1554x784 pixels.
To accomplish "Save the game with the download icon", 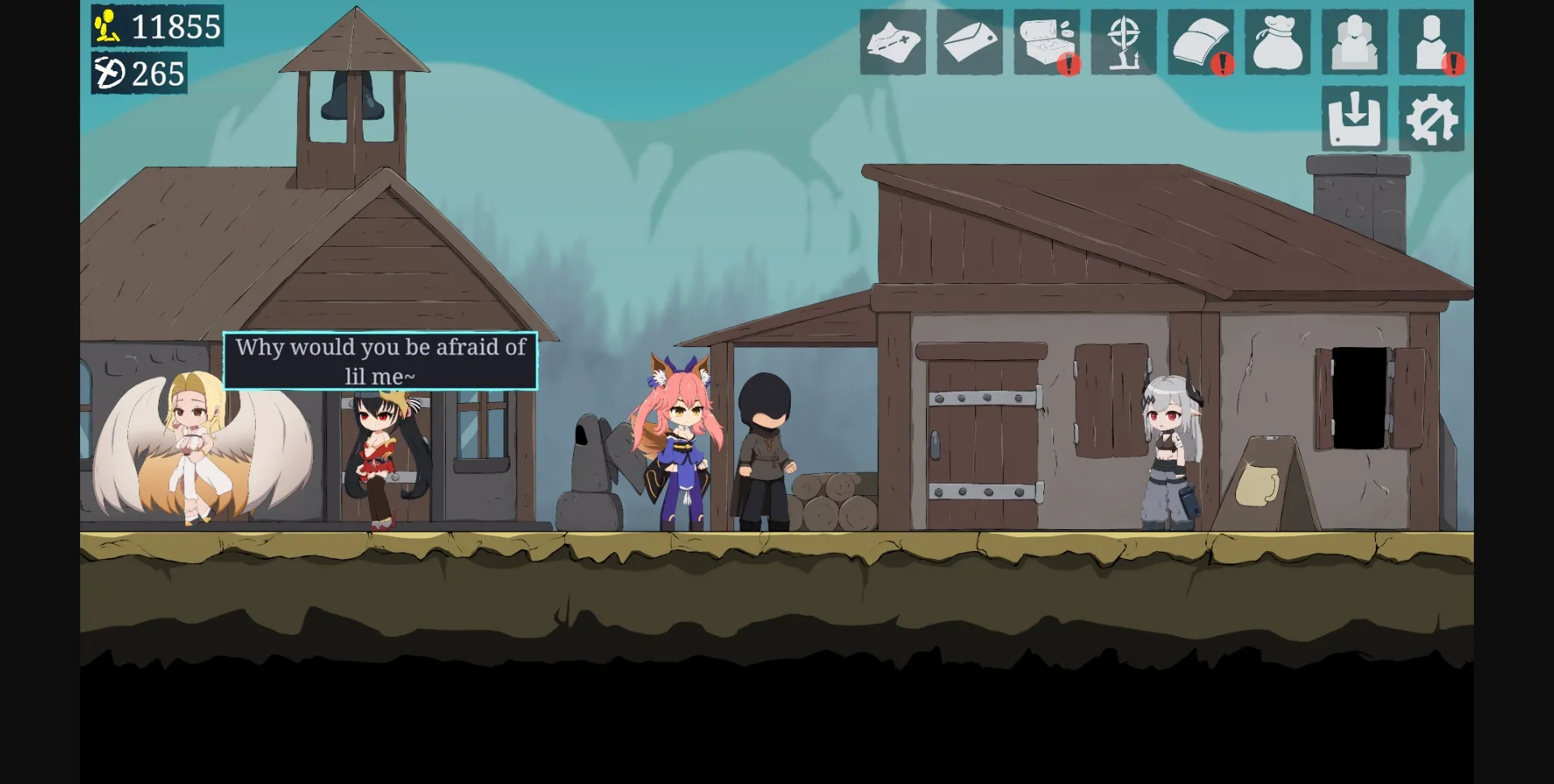I will click(x=1354, y=119).
